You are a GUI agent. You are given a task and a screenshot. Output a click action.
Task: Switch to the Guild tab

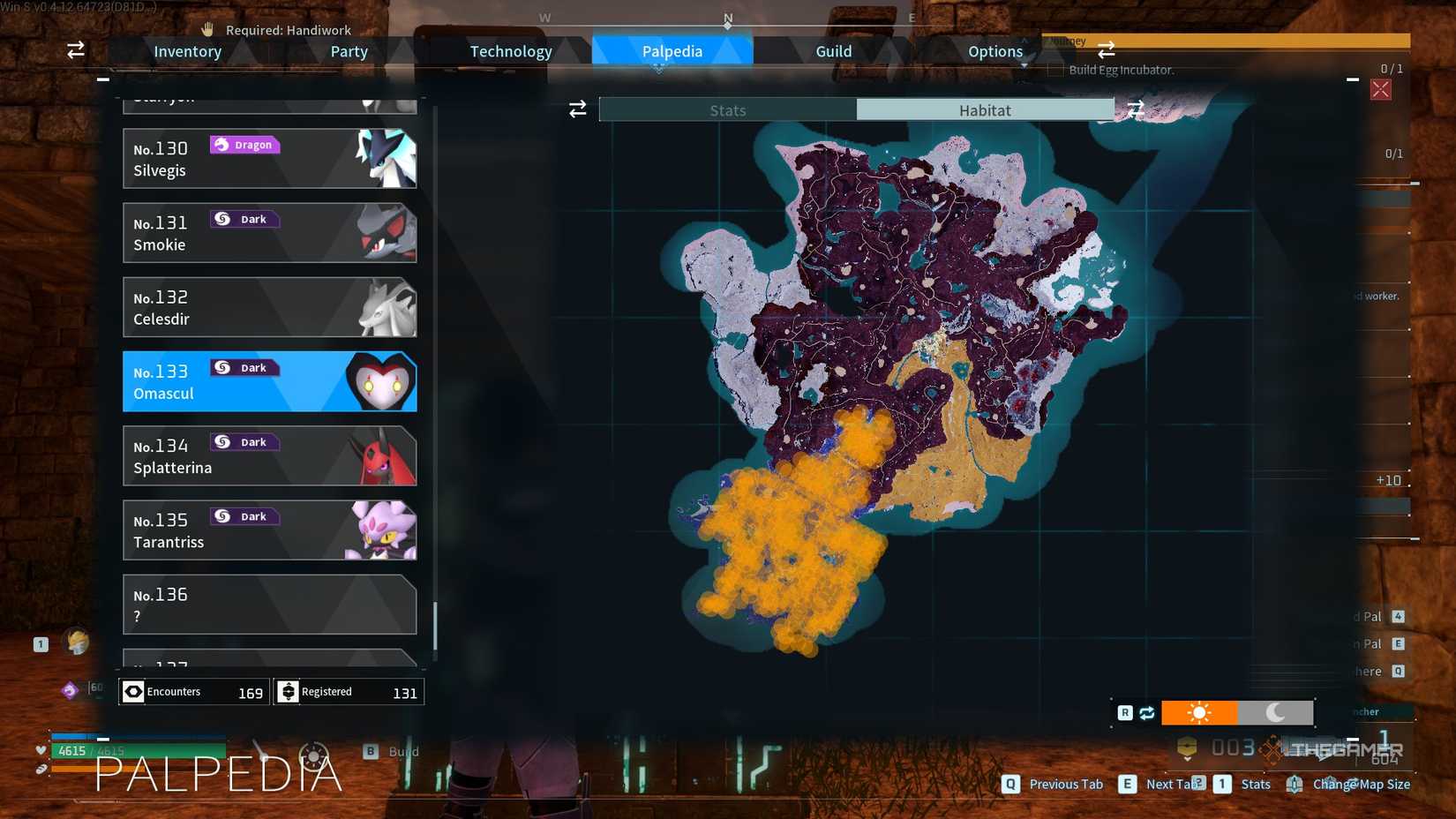(x=832, y=50)
